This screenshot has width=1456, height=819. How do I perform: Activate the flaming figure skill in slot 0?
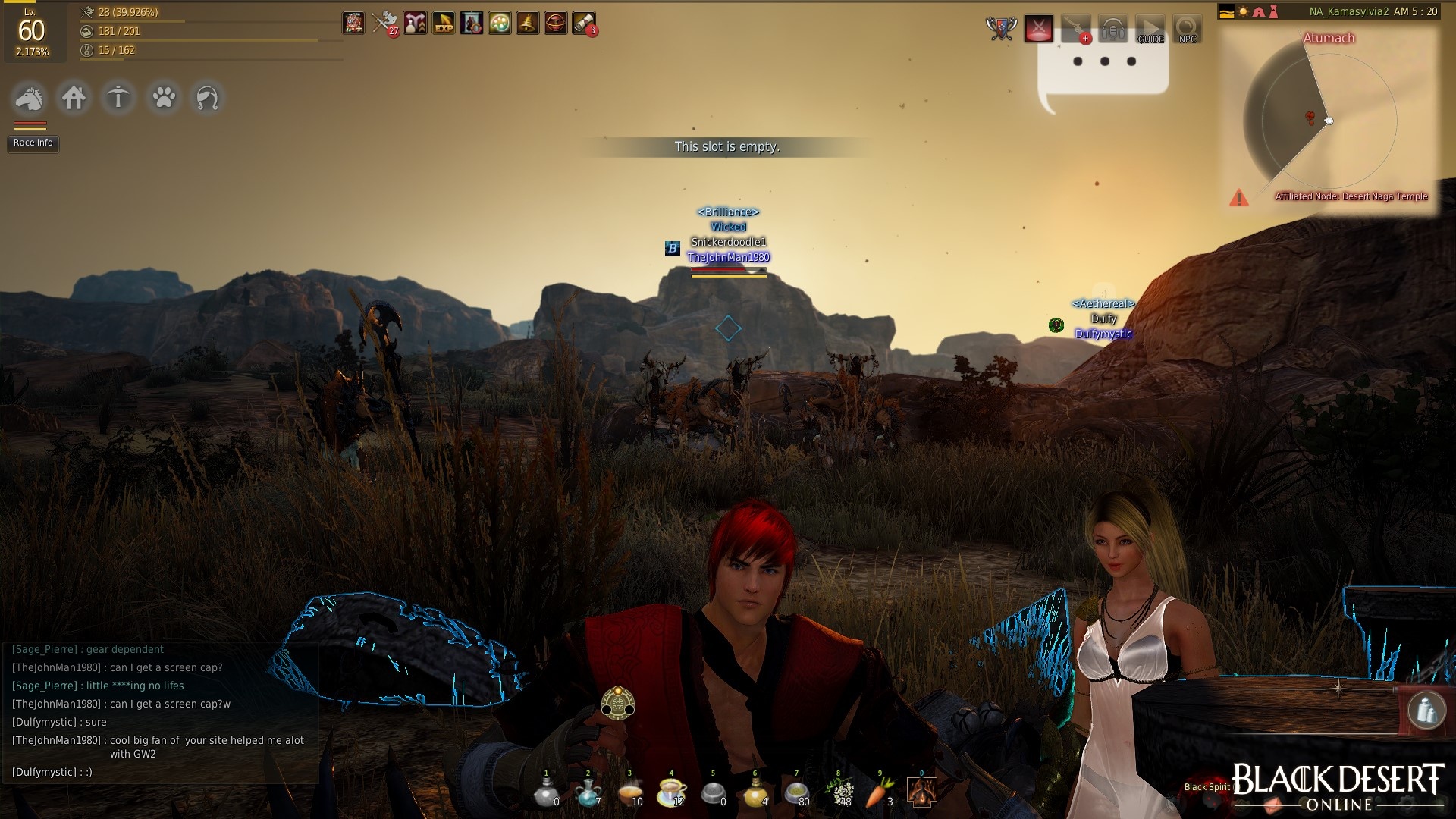click(921, 792)
